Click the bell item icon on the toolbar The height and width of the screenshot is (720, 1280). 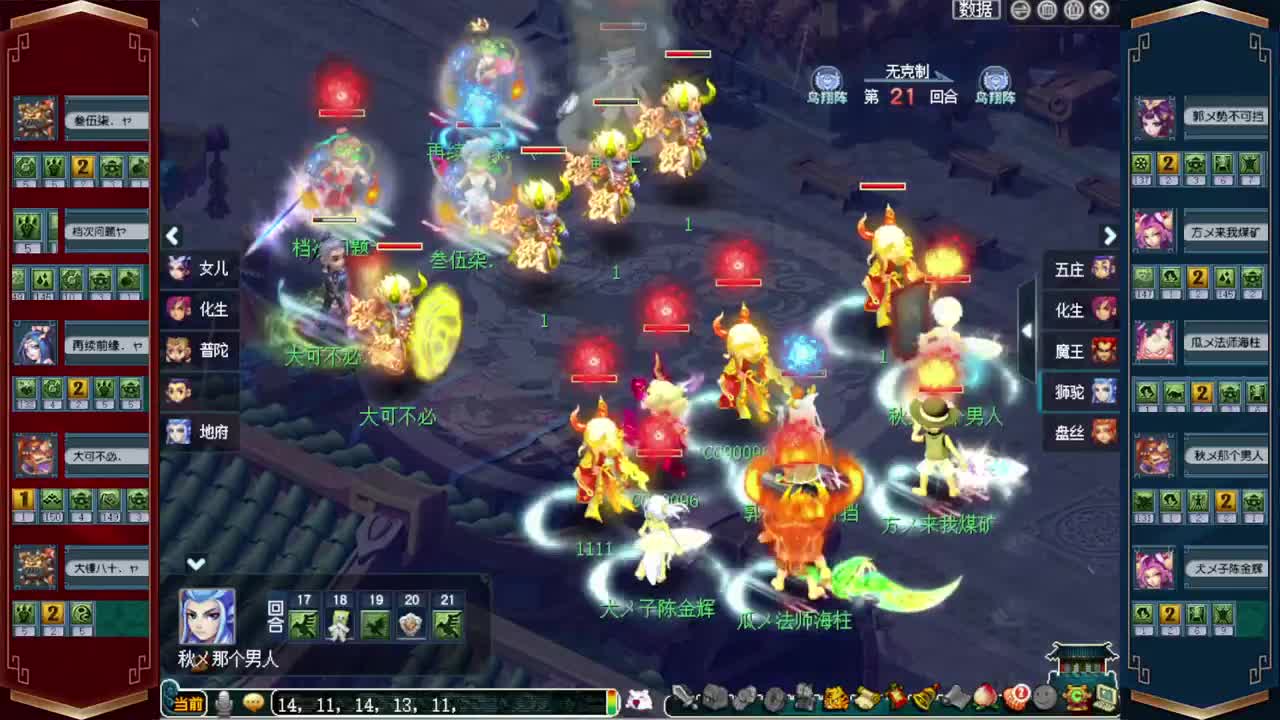925,700
